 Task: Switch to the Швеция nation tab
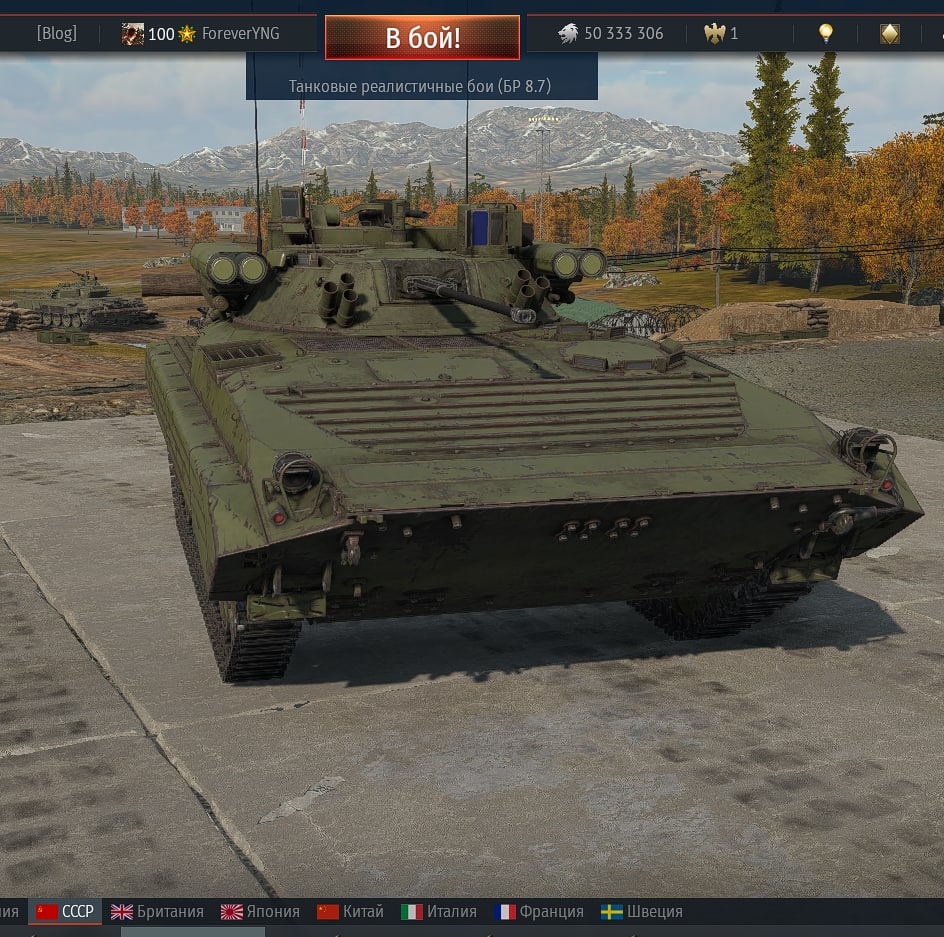point(642,911)
